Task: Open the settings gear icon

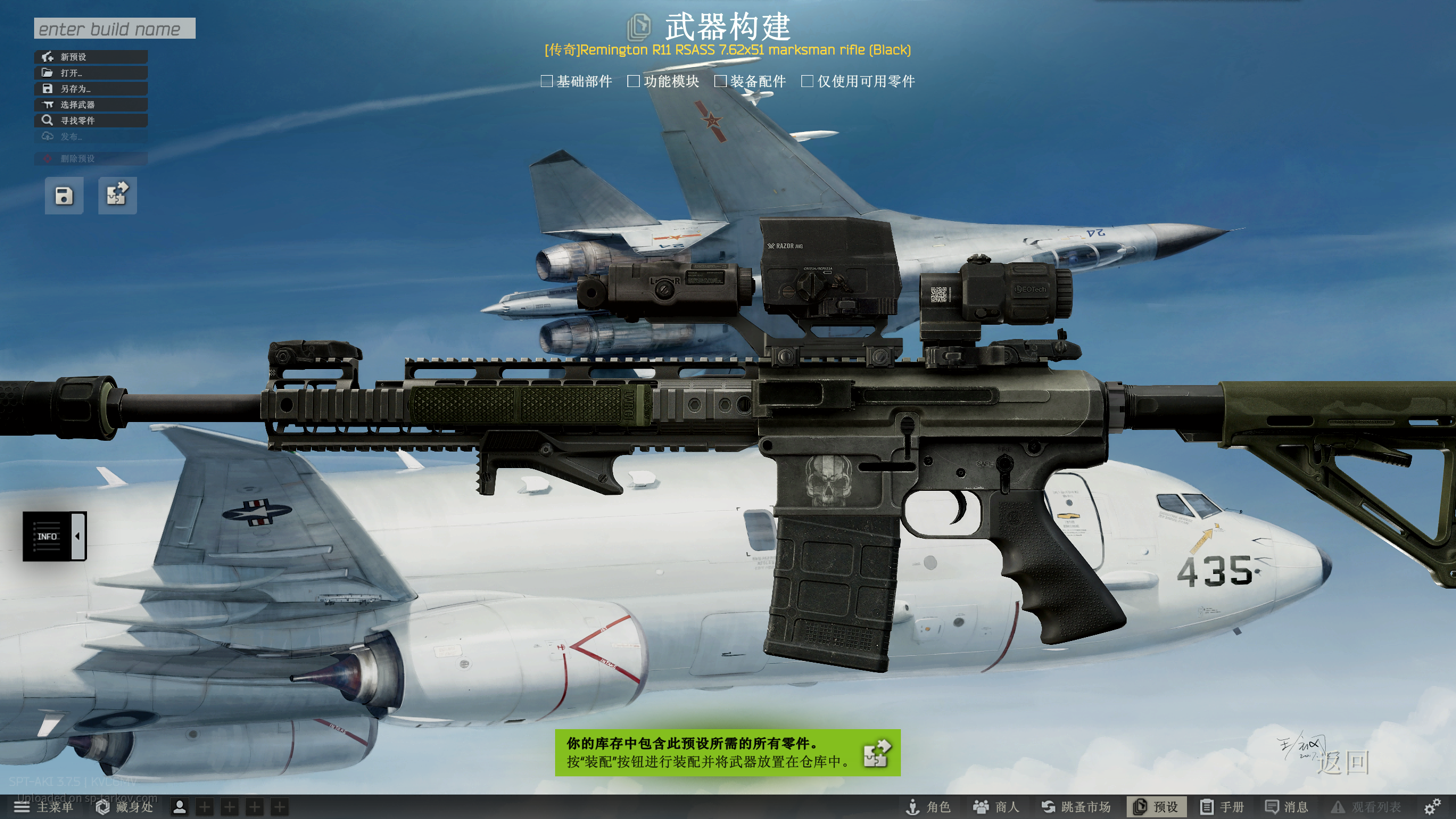Action: click(x=1432, y=806)
